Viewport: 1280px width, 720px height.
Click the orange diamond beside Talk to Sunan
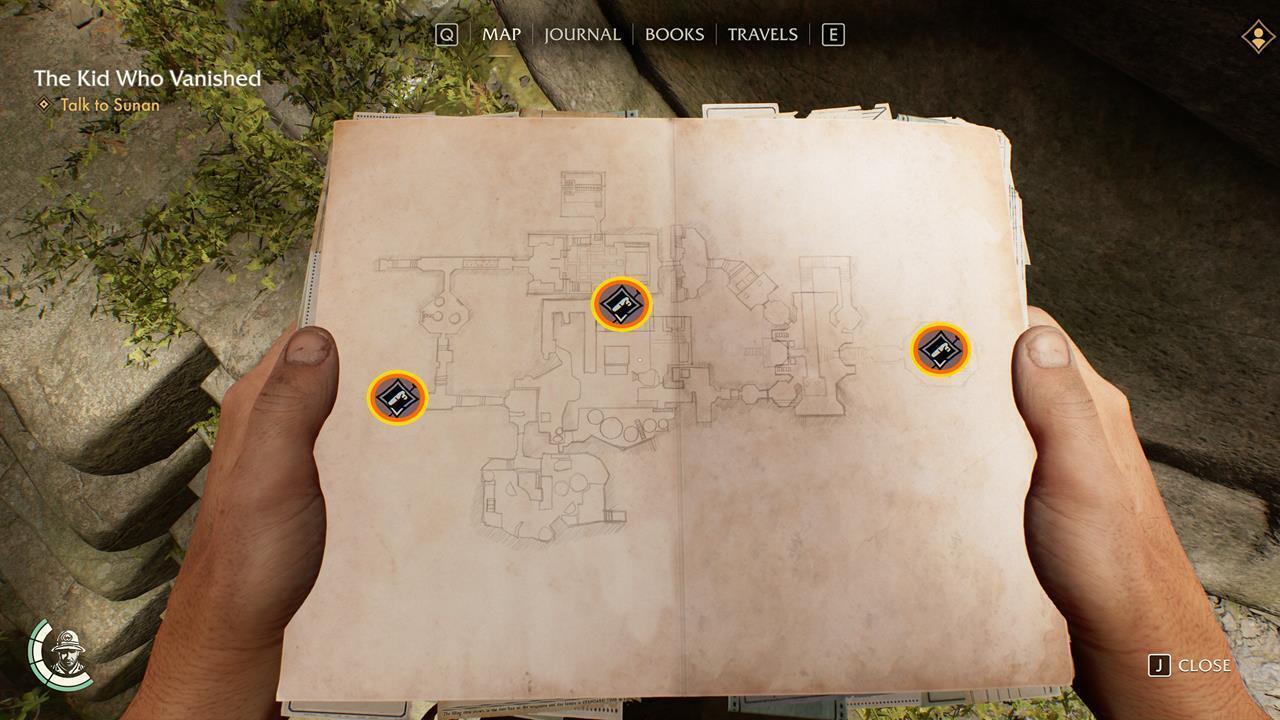[x=43, y=105]
